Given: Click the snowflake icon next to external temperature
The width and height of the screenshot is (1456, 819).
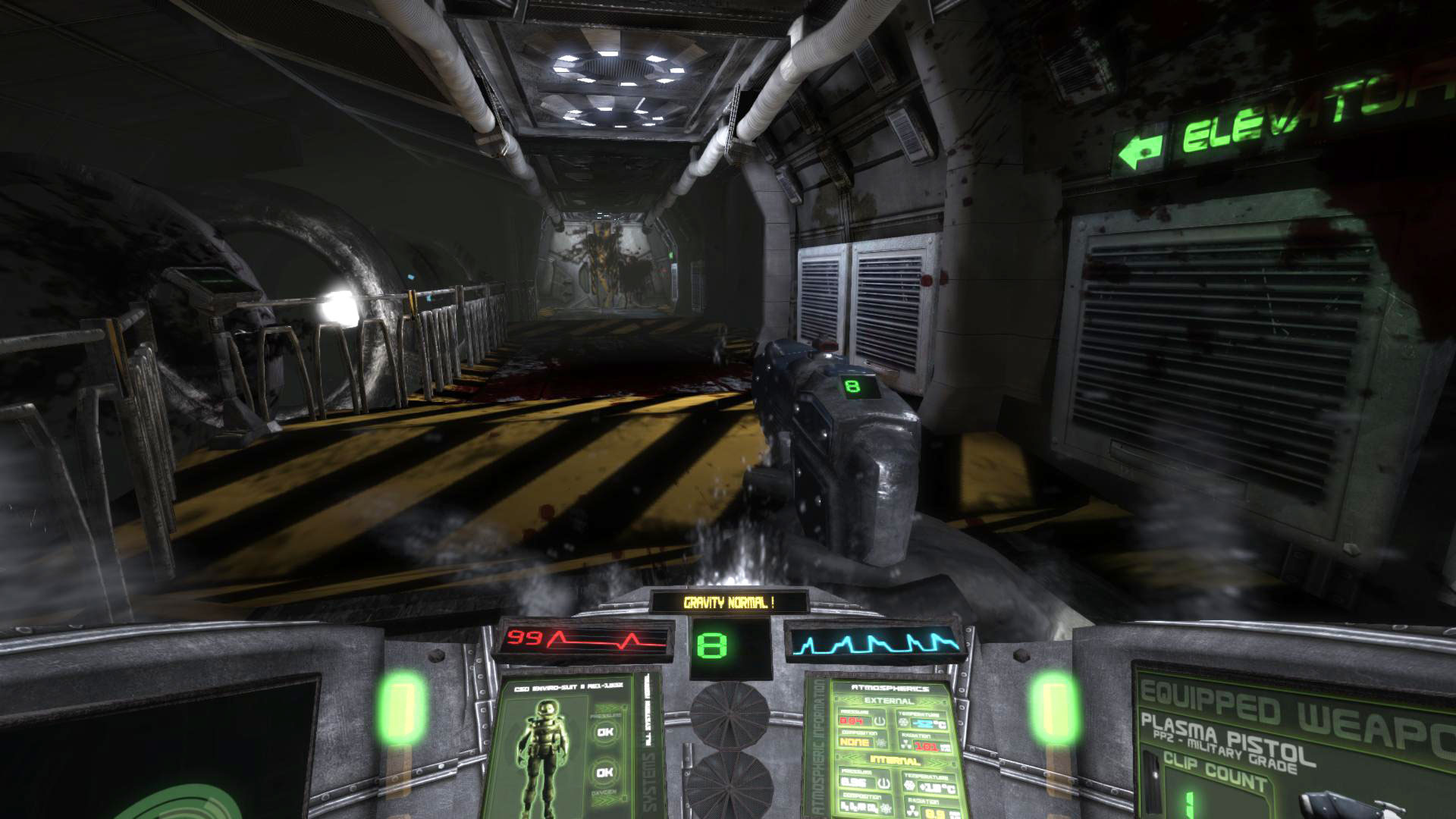Looking at the screenshot, I should 903,722.
